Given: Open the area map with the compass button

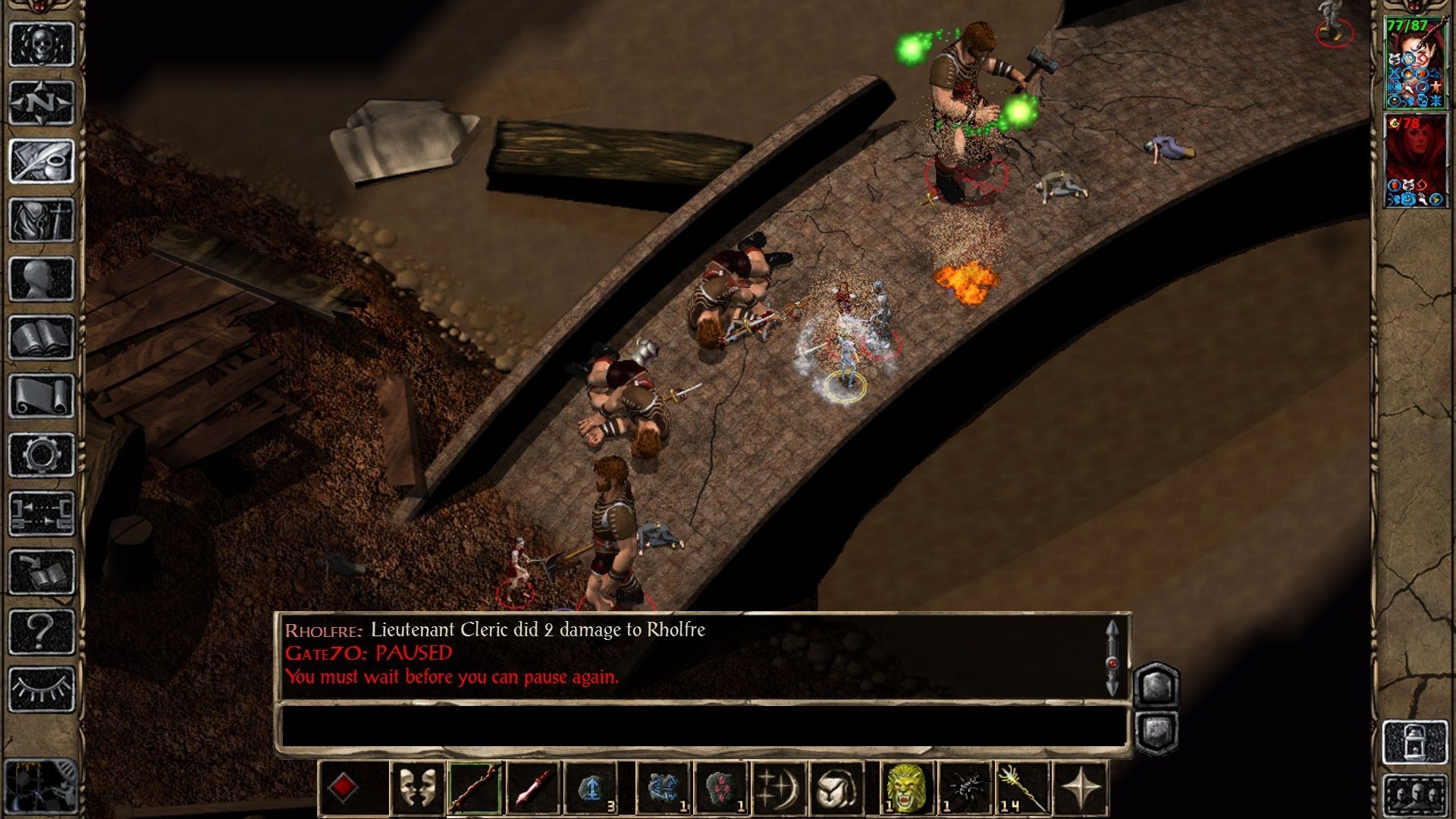Looking at the screenshot, I should click(41, 102).
